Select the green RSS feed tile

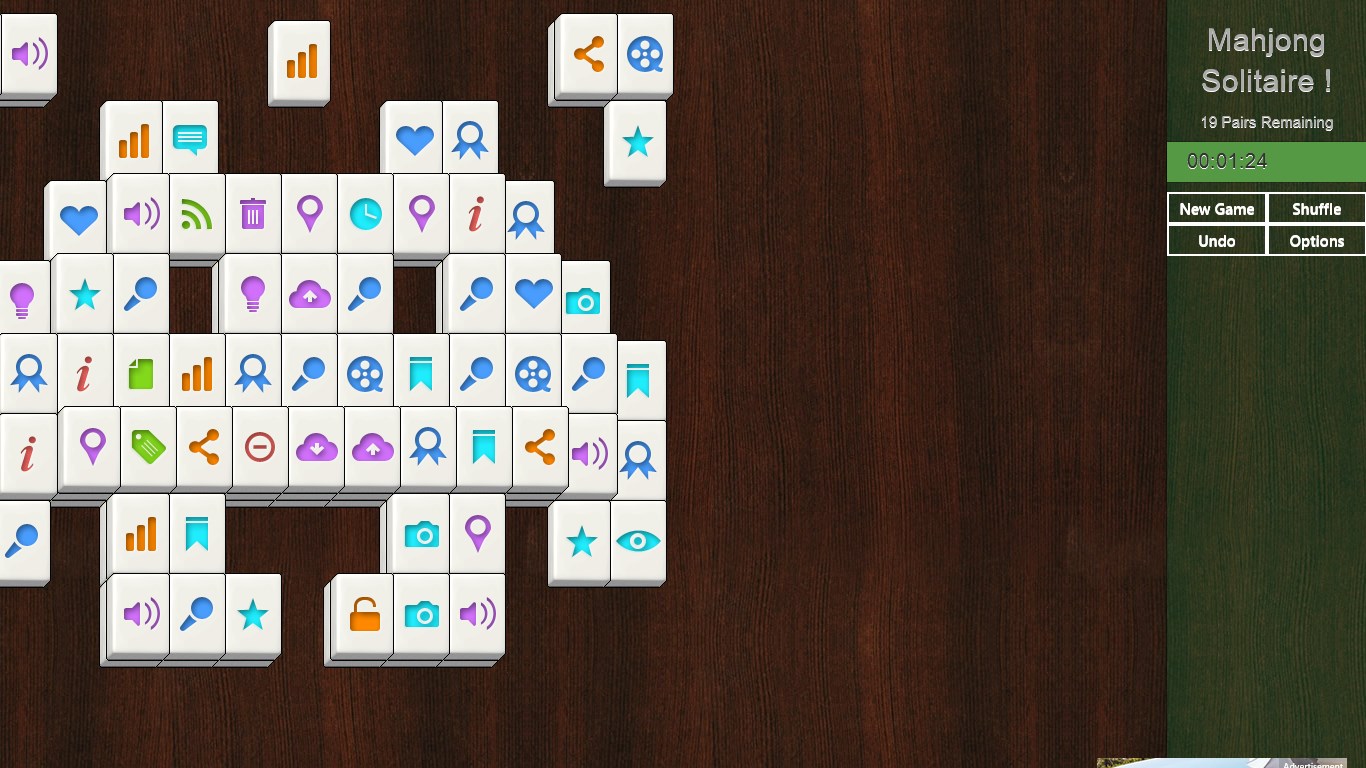197,214
